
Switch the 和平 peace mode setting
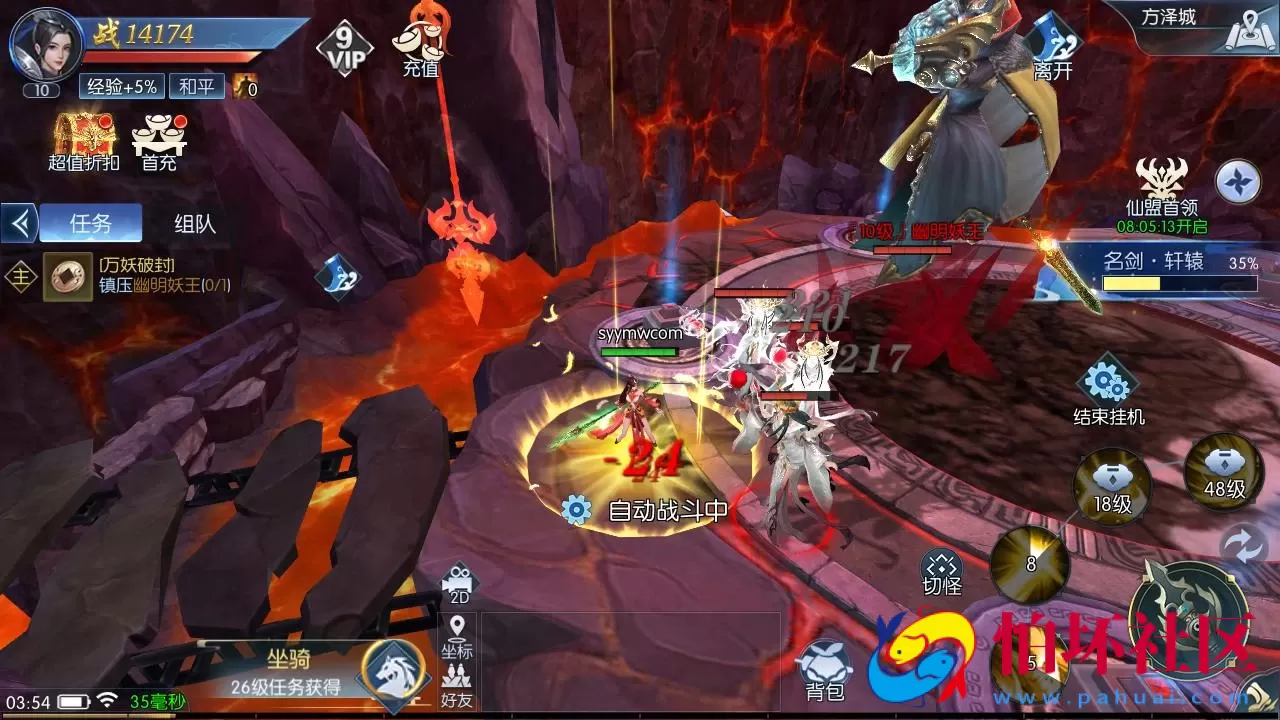(x=195, y=87)
